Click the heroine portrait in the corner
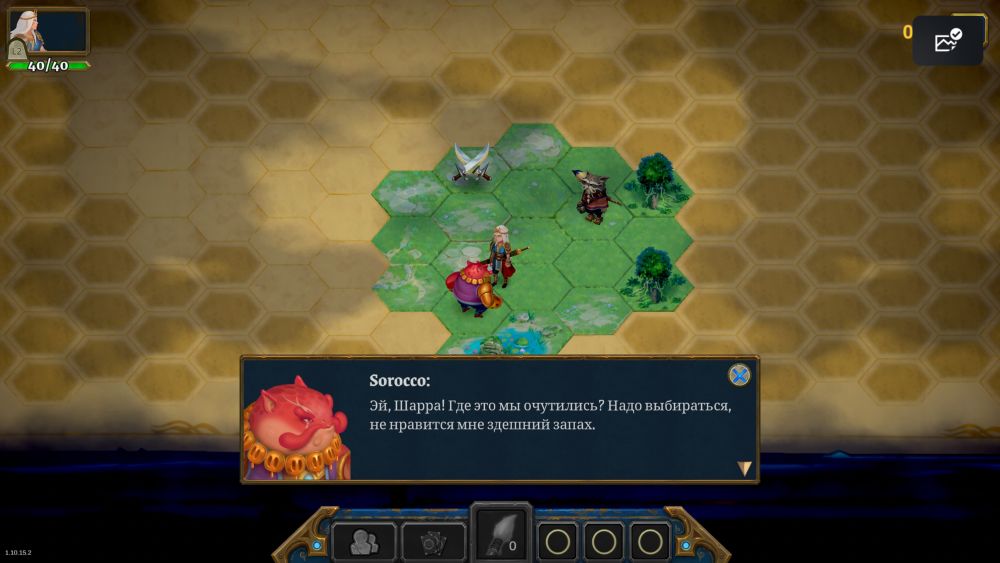Viewport: 1000px width, 563px height. point(47,32)
